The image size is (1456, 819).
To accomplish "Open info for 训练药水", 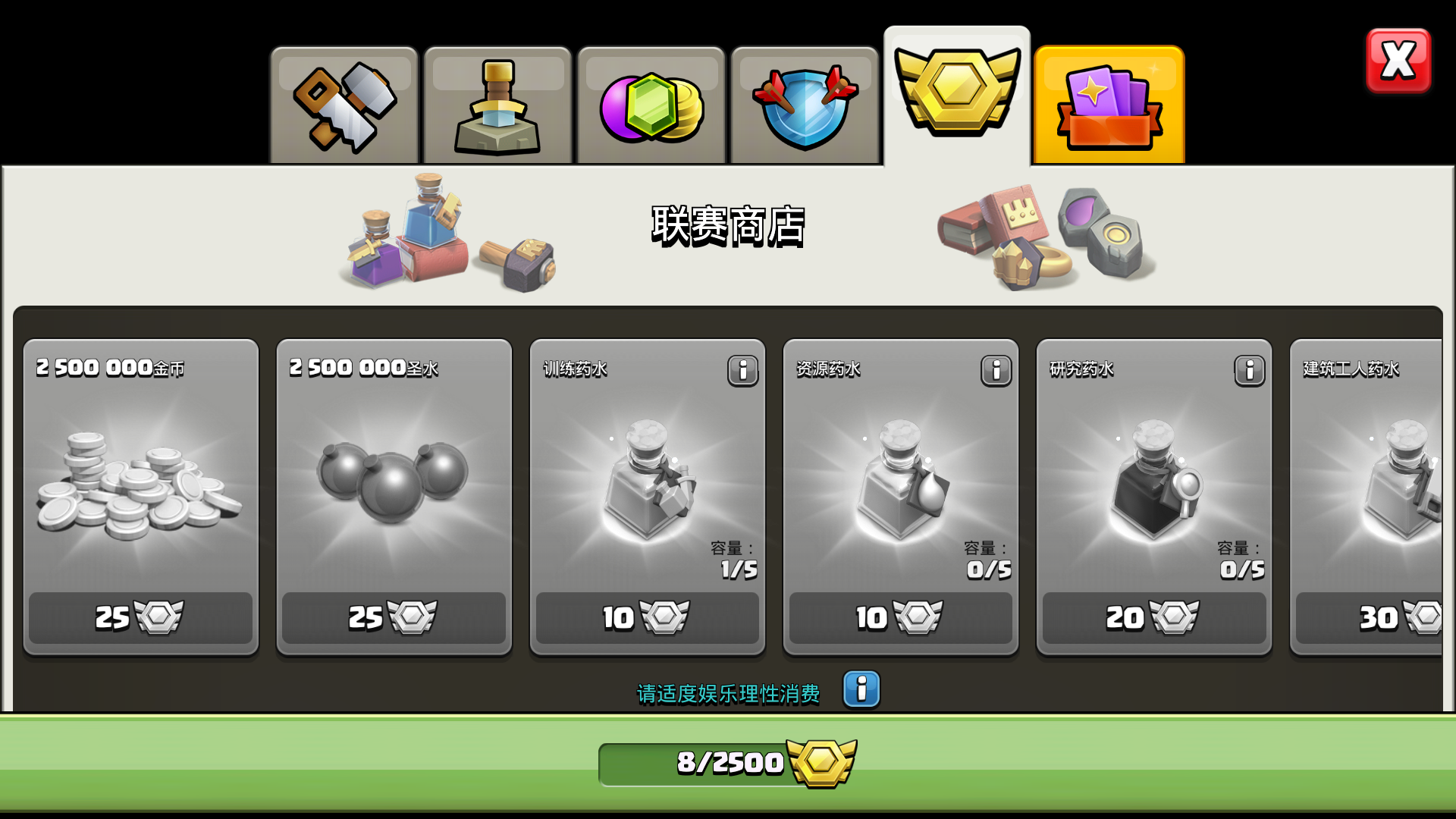I will 742,371.
